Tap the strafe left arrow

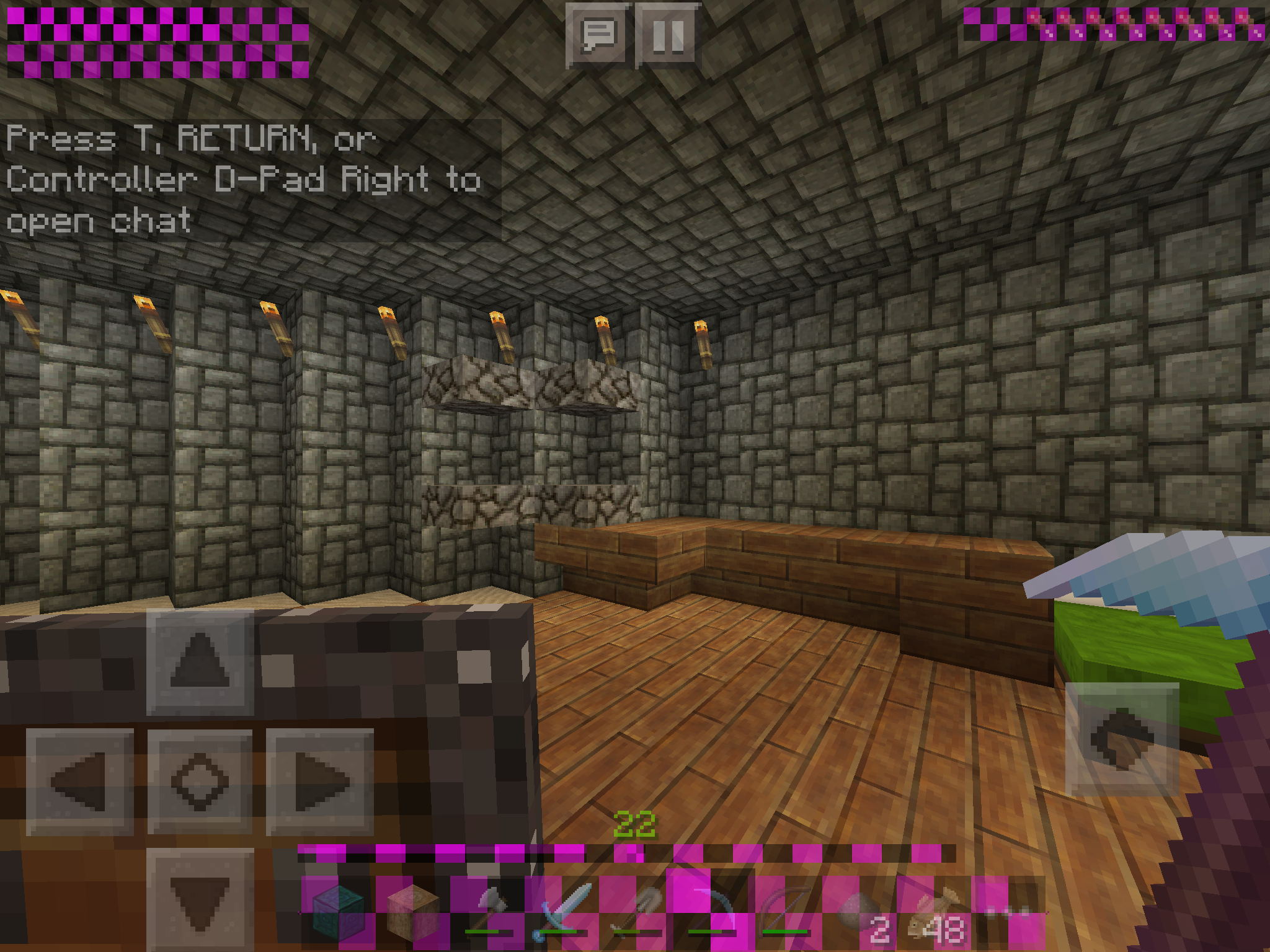[x=79, y=781]
